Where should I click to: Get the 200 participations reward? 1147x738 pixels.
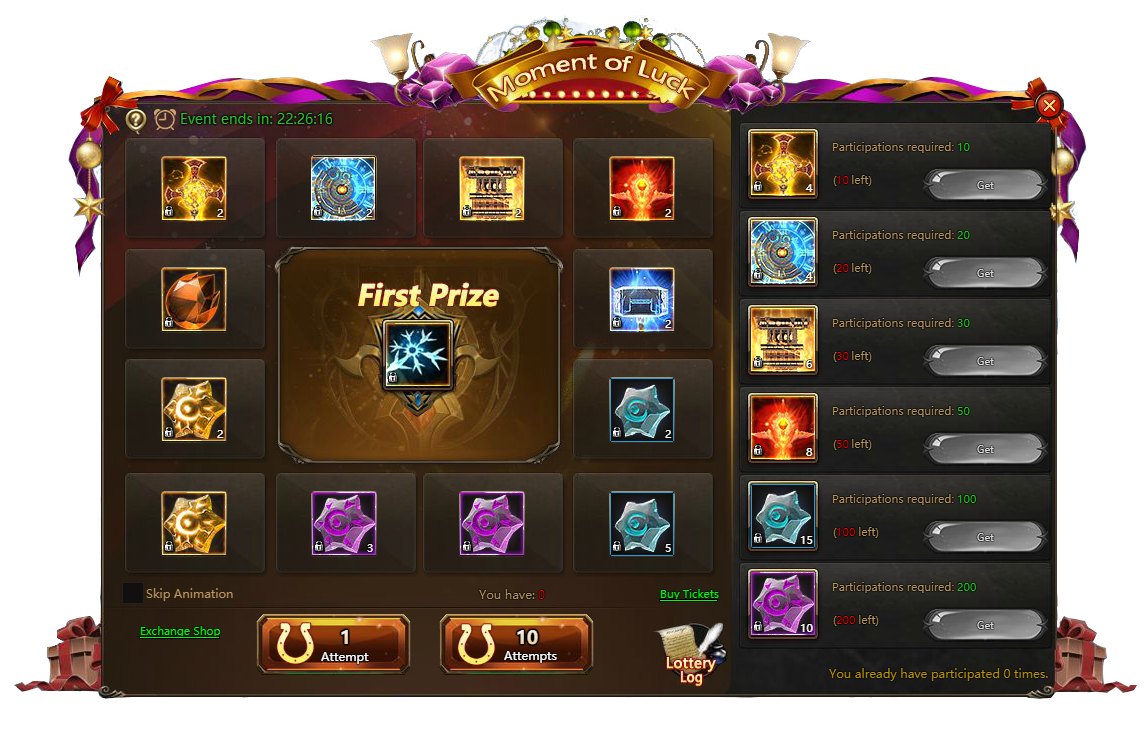[984, 625]
